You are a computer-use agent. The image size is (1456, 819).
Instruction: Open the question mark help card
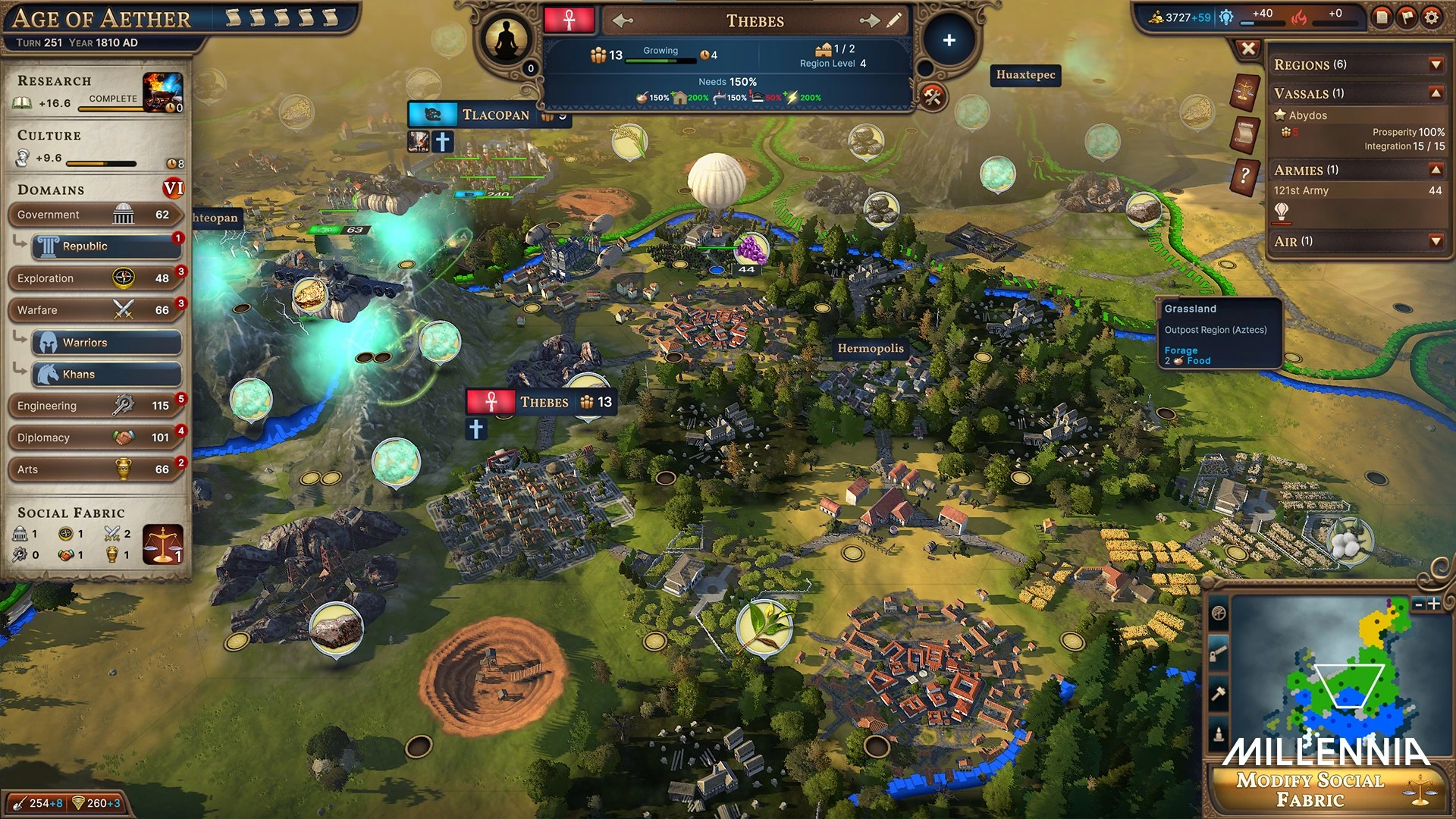(x=1244, y=177)
